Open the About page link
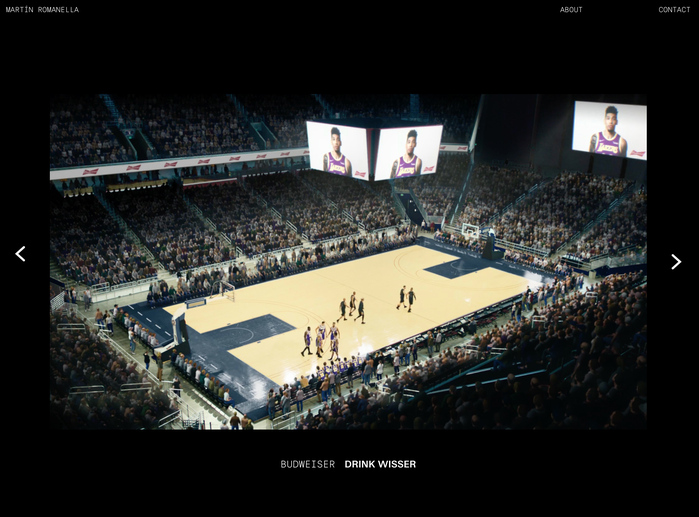The image size is (699, 517). (x=571, y=10)
